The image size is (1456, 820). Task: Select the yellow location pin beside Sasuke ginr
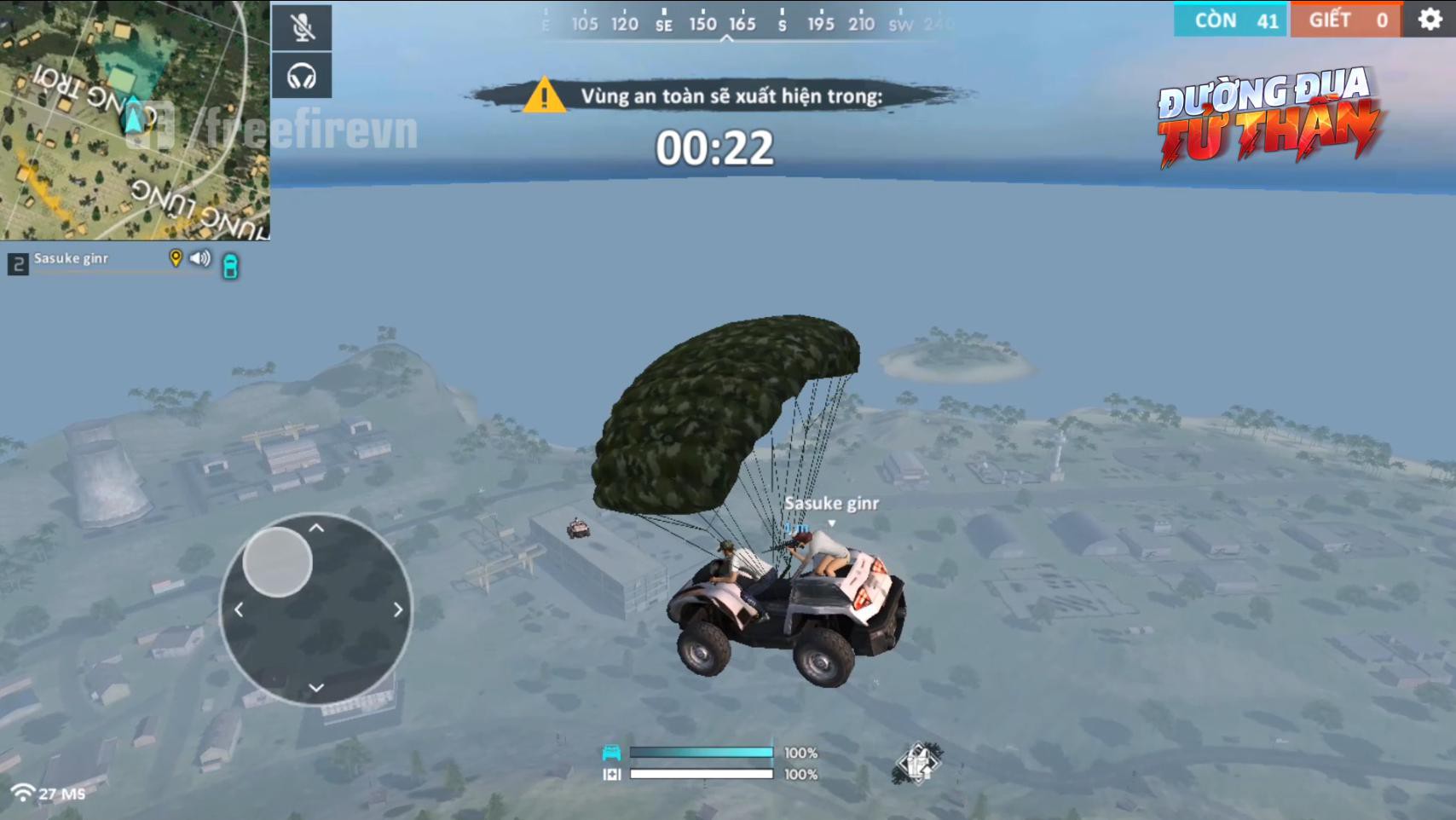coord(175,258)
